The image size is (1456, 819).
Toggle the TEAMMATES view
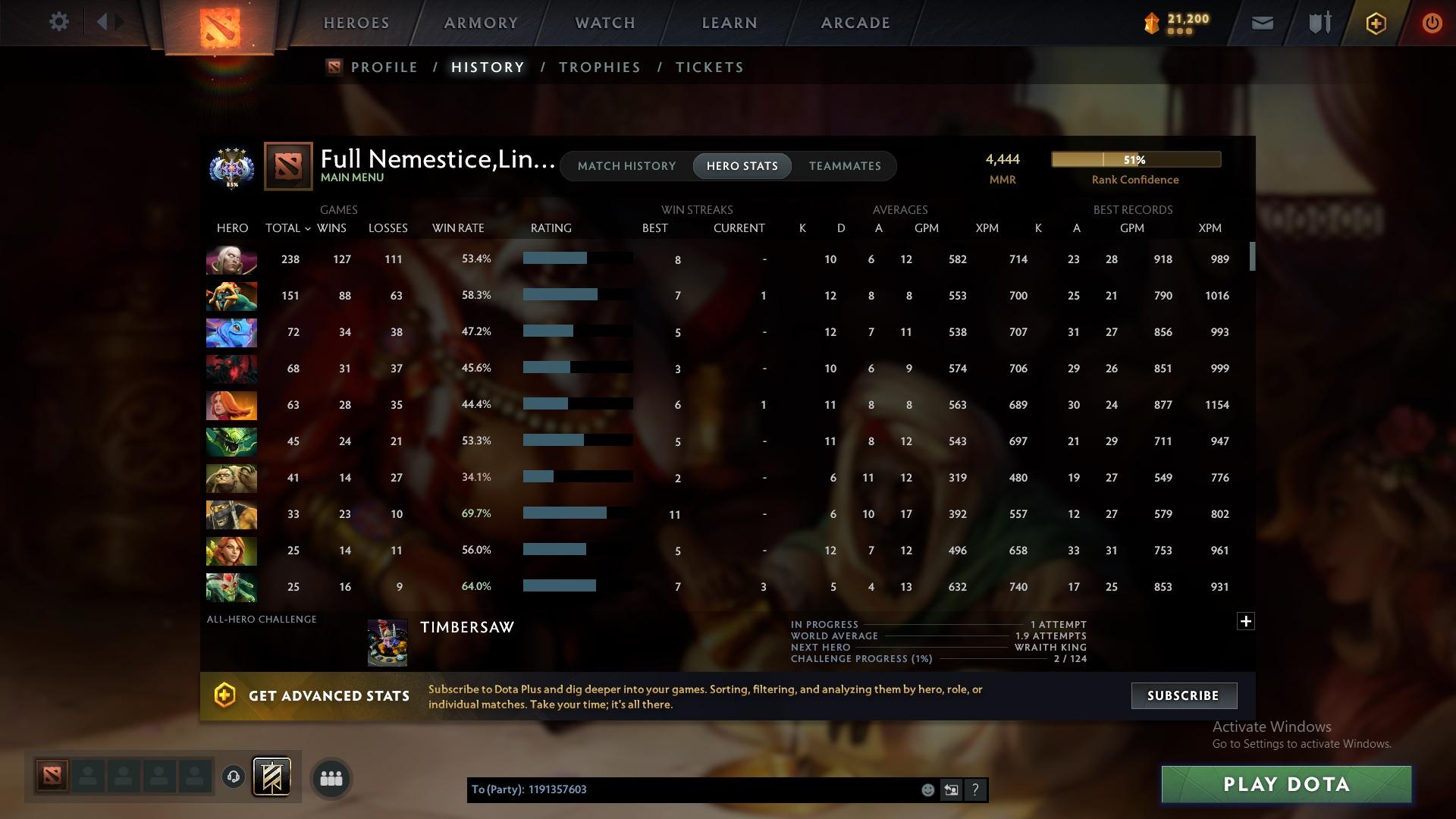click(x=845, y=165)
